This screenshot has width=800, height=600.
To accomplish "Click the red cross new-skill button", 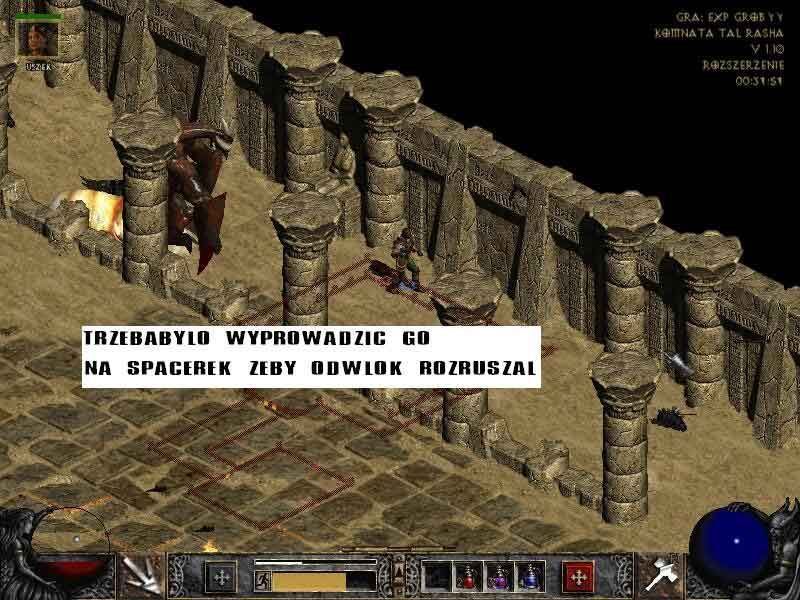I will tap(578, 576).
